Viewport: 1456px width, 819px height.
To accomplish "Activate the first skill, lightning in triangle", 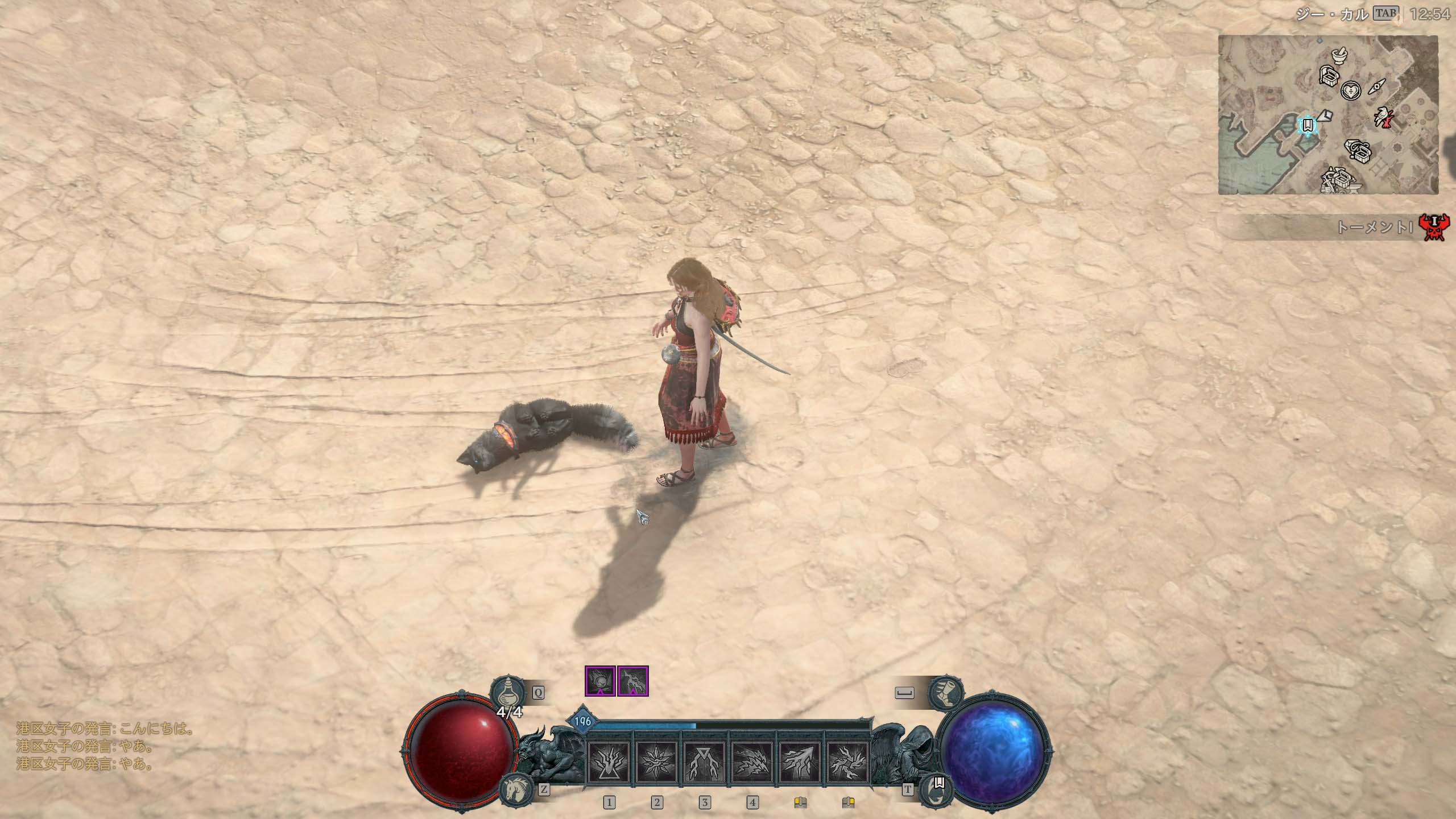I will tap(609, 762).
